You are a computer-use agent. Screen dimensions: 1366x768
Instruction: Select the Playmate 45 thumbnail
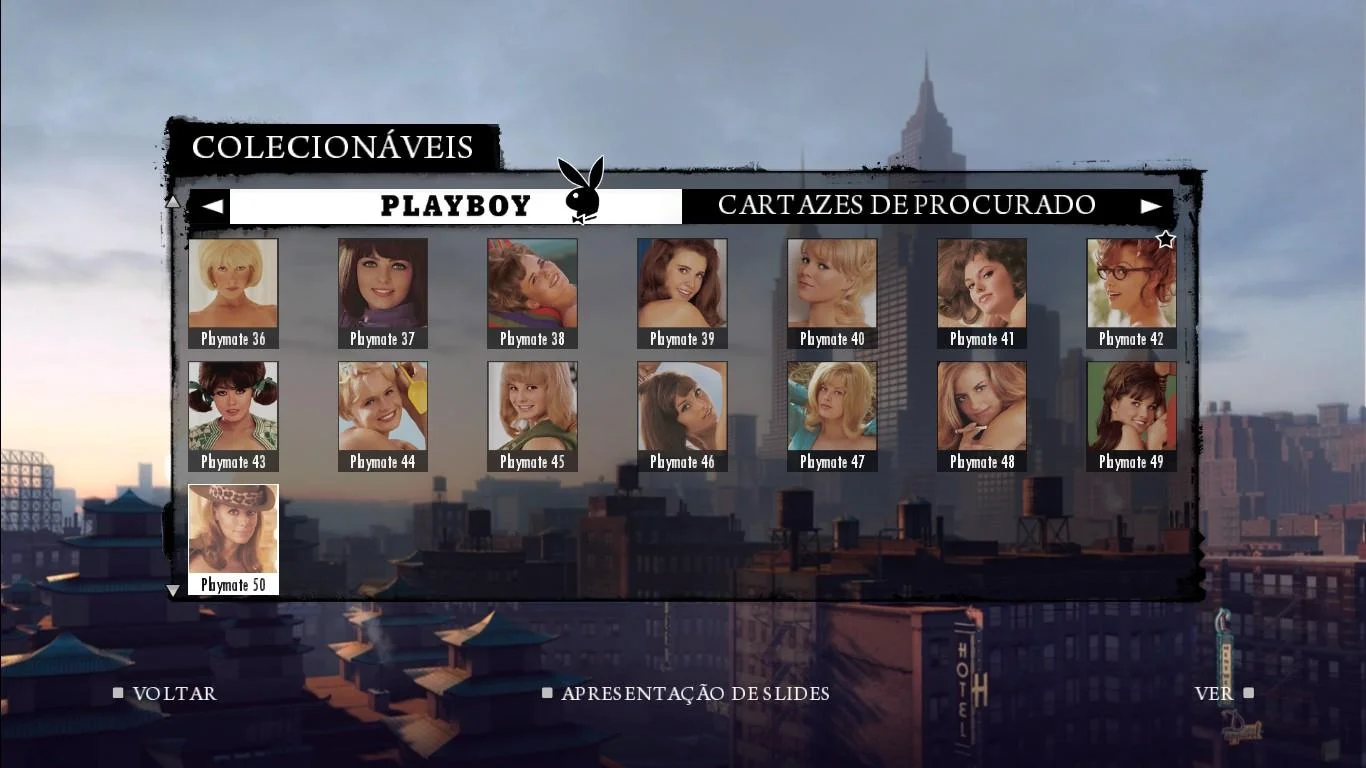532,416
